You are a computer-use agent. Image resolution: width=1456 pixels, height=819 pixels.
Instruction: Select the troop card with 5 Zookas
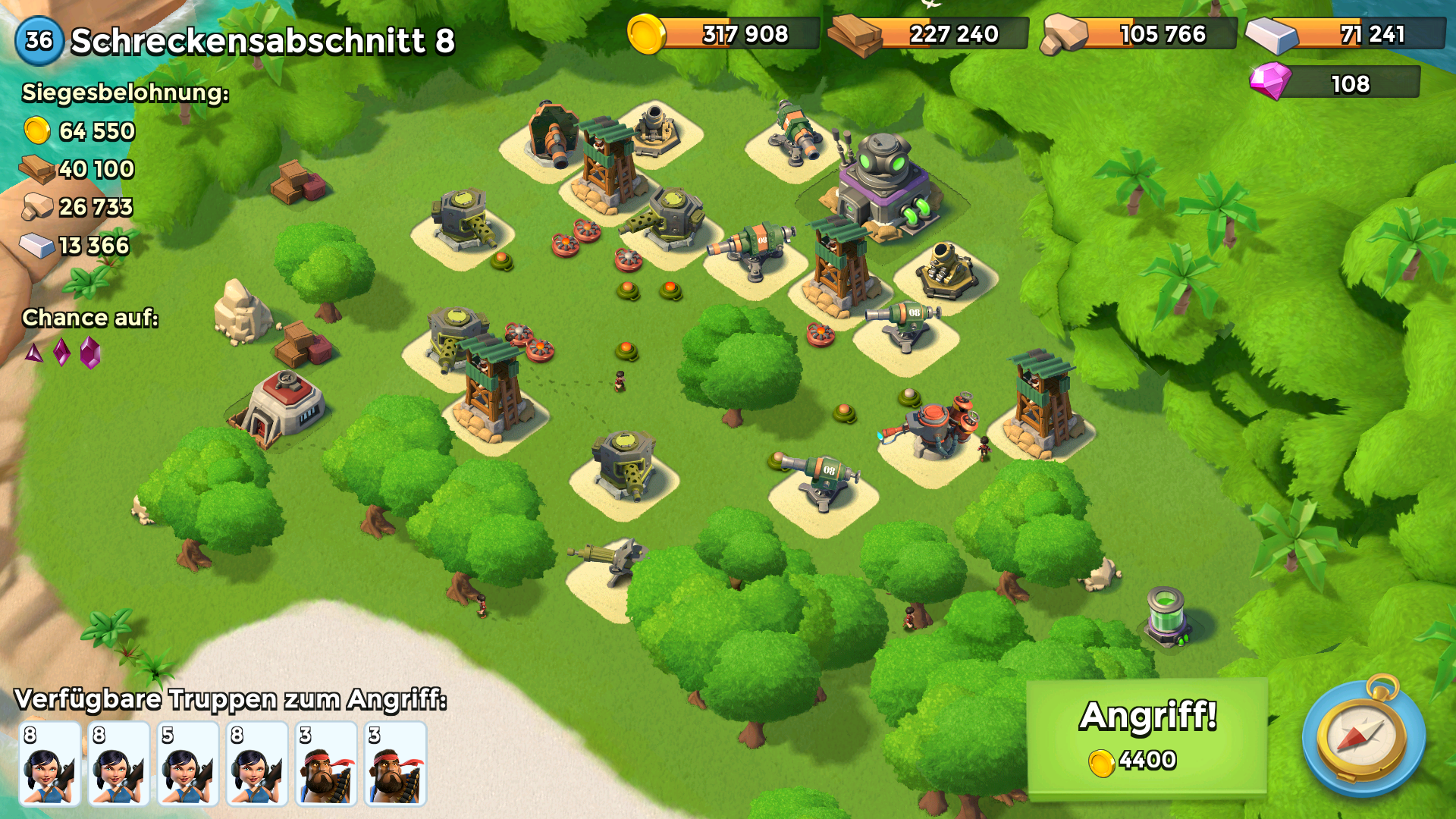(x=187, y=763)
